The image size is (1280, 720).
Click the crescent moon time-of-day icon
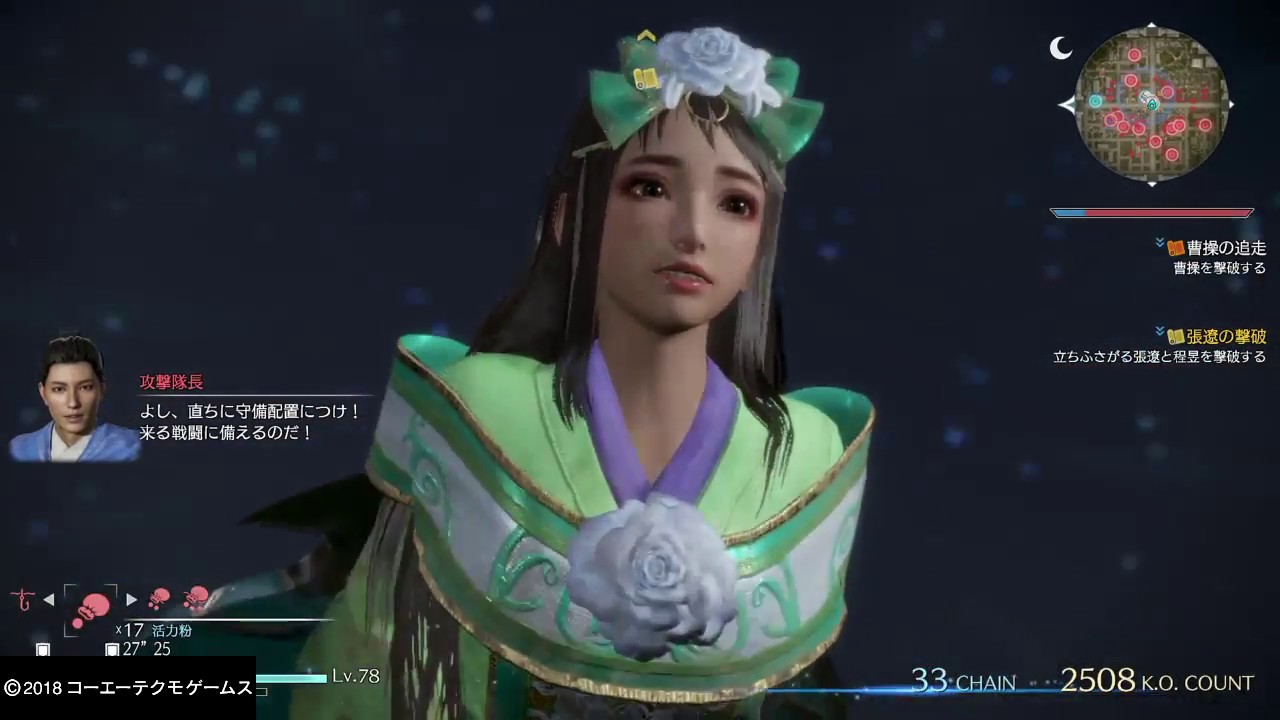pos(1059,48)
